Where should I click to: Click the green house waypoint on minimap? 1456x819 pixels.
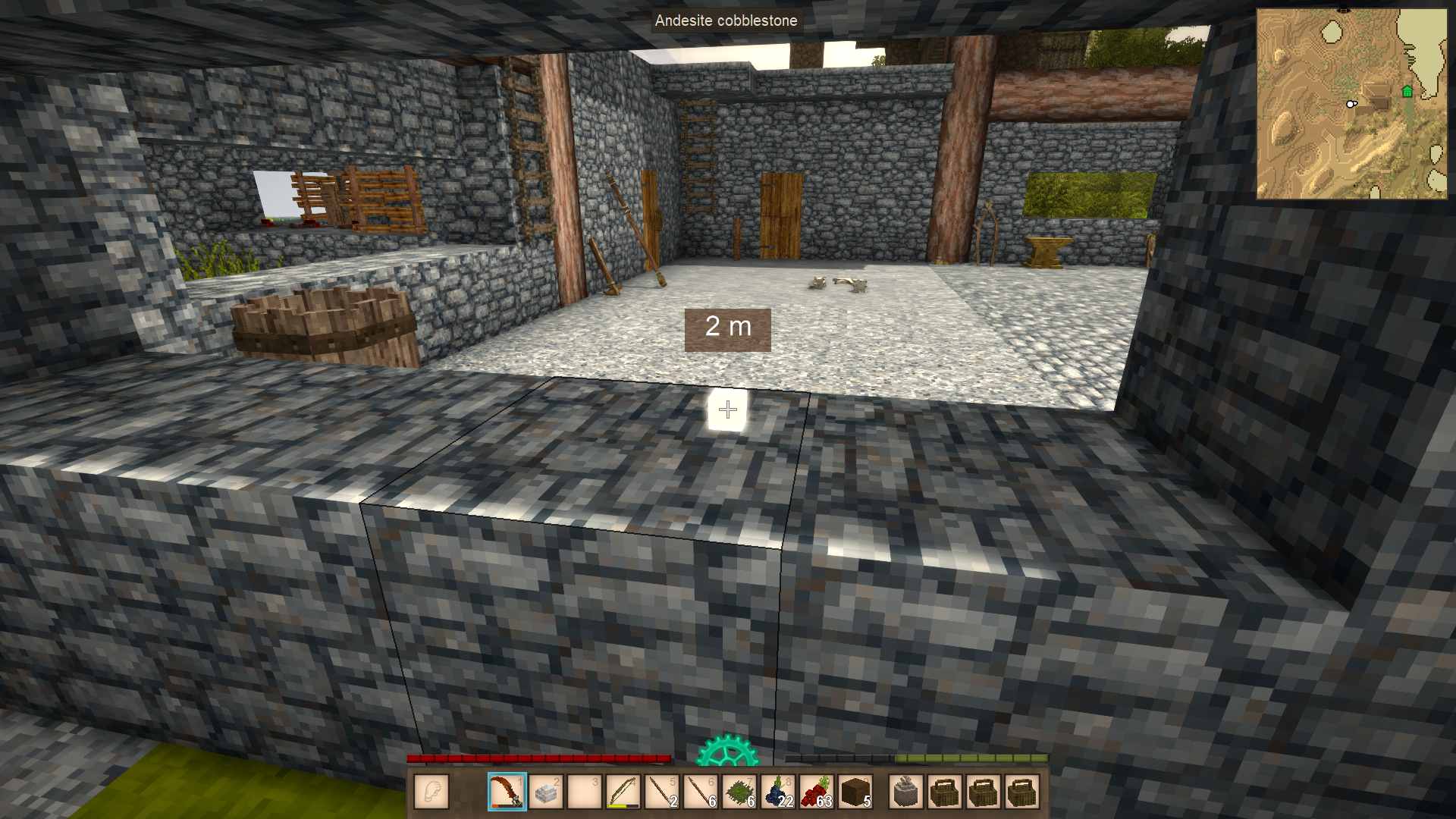tap(1407, 92)
